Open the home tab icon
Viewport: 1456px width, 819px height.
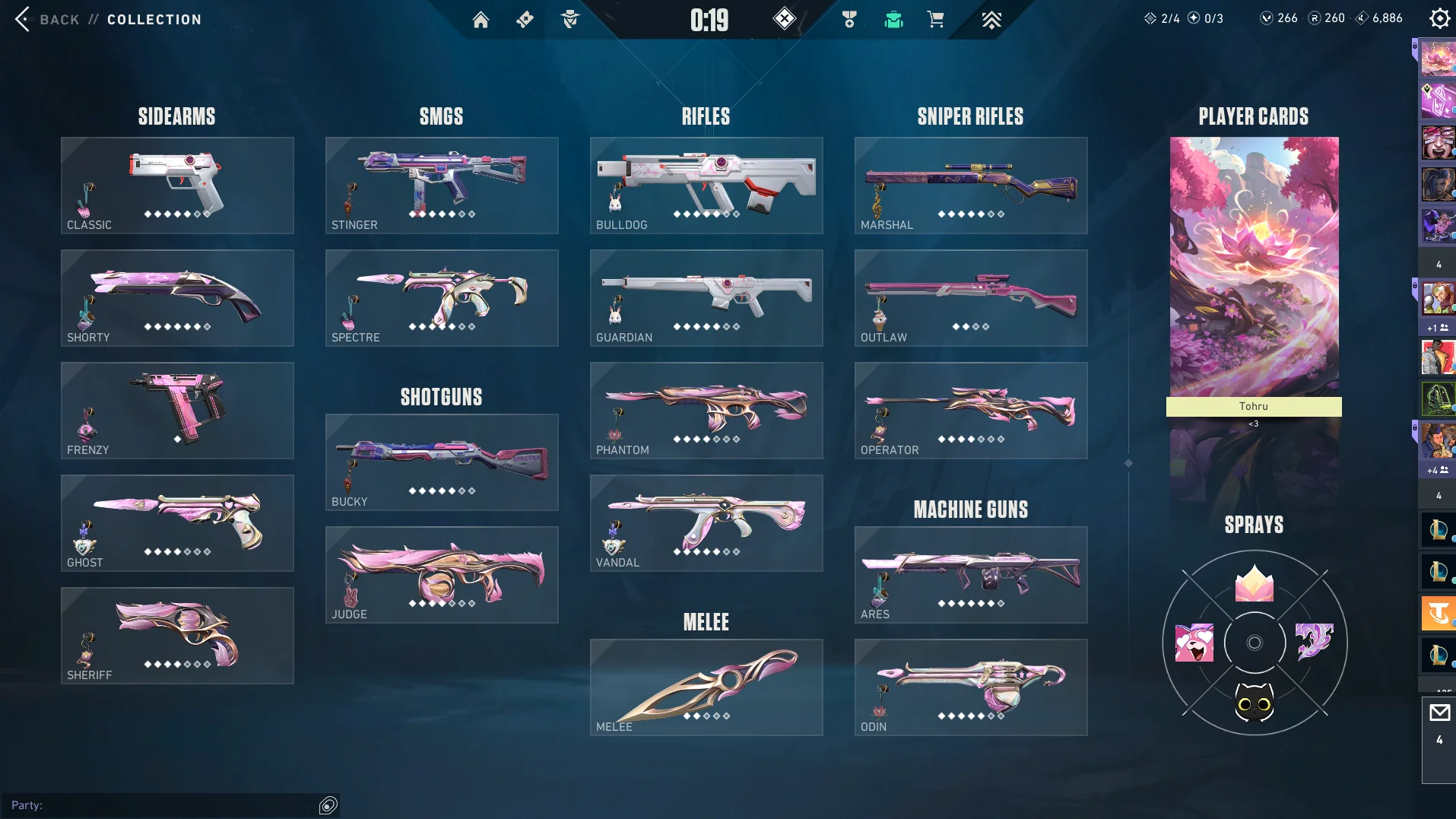click(481, 20)
